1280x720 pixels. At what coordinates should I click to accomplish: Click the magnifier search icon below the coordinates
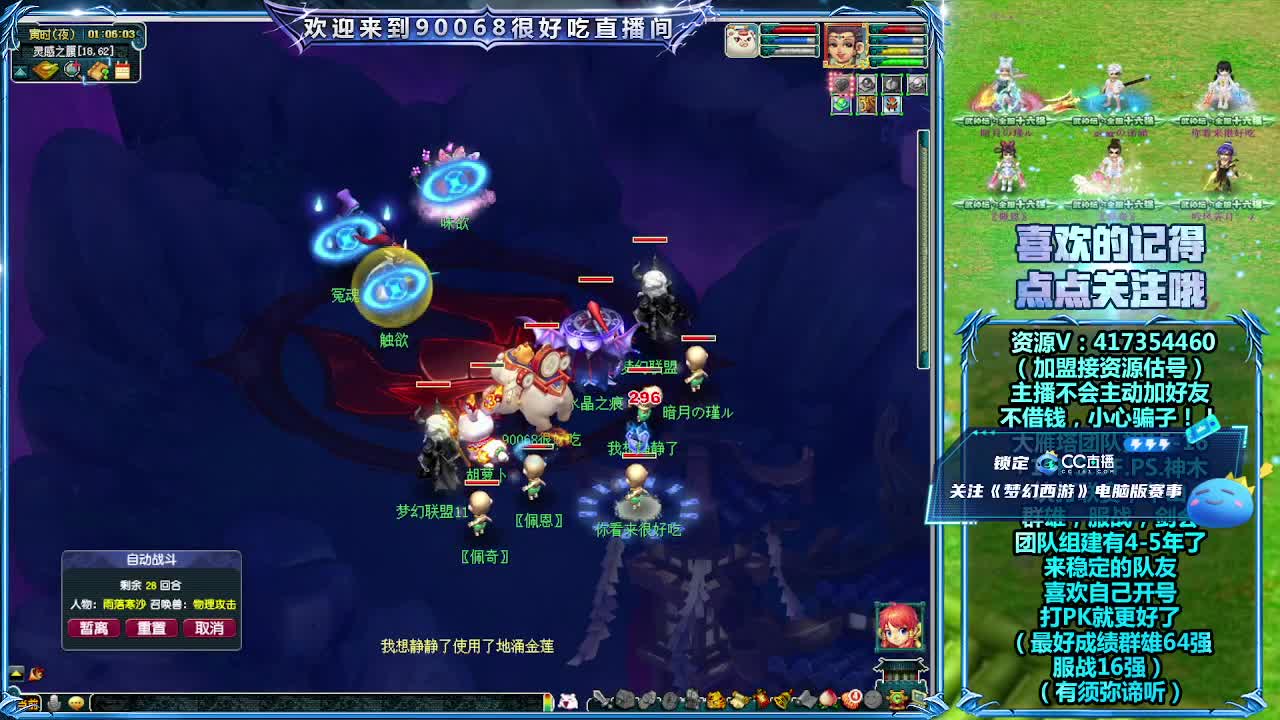pyautogui.click(x=72, y=70)
